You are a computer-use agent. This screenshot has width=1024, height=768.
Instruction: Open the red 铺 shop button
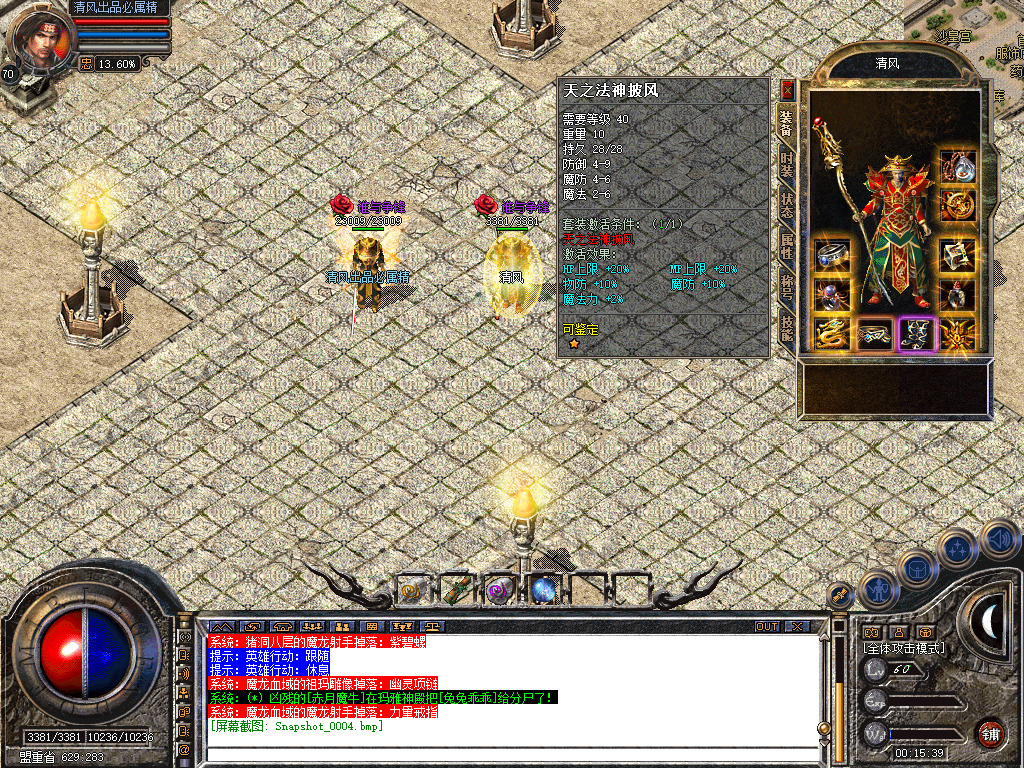990,733
